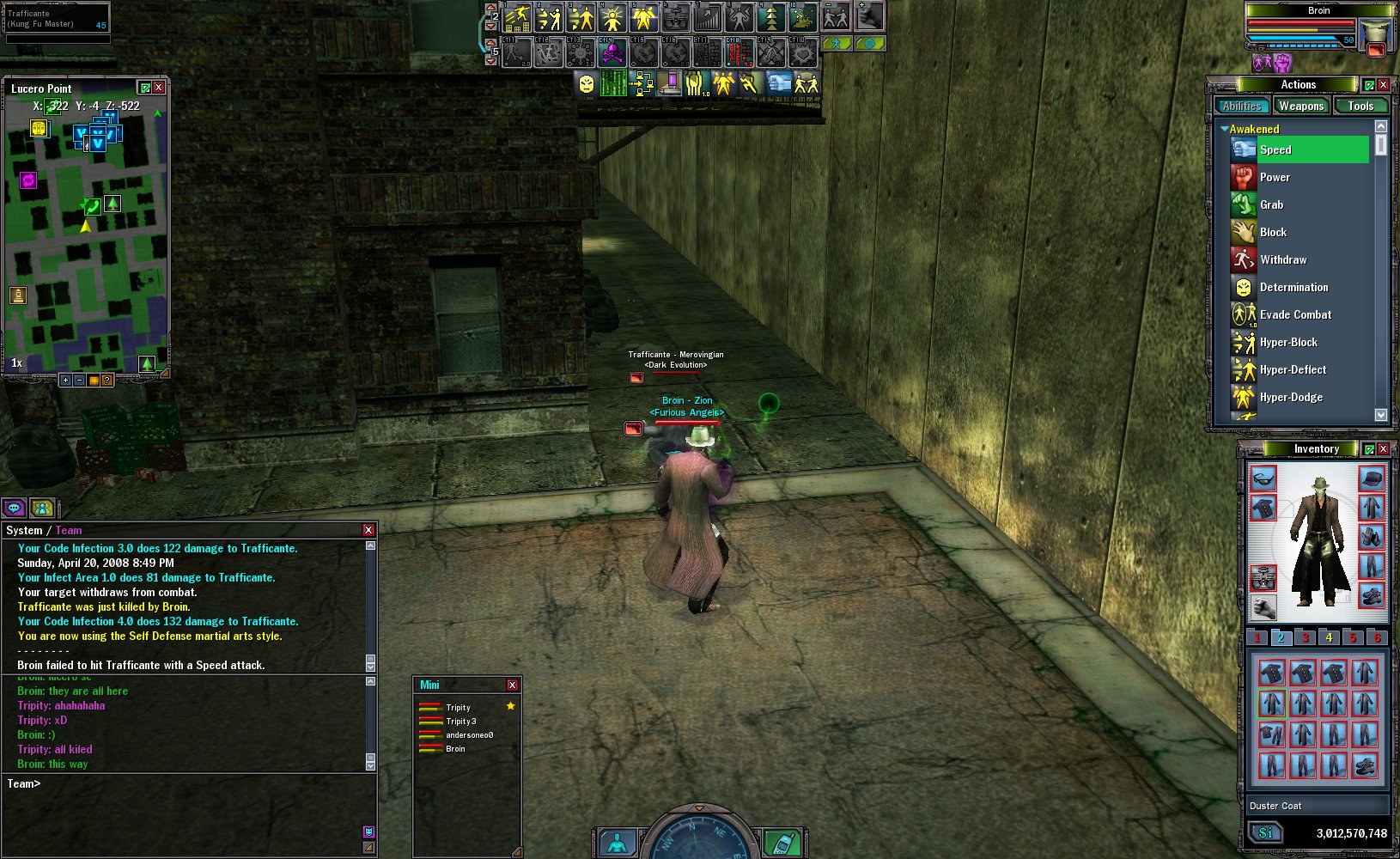
Task: Choose the Power attack ability
Action: coord(1275,177)
